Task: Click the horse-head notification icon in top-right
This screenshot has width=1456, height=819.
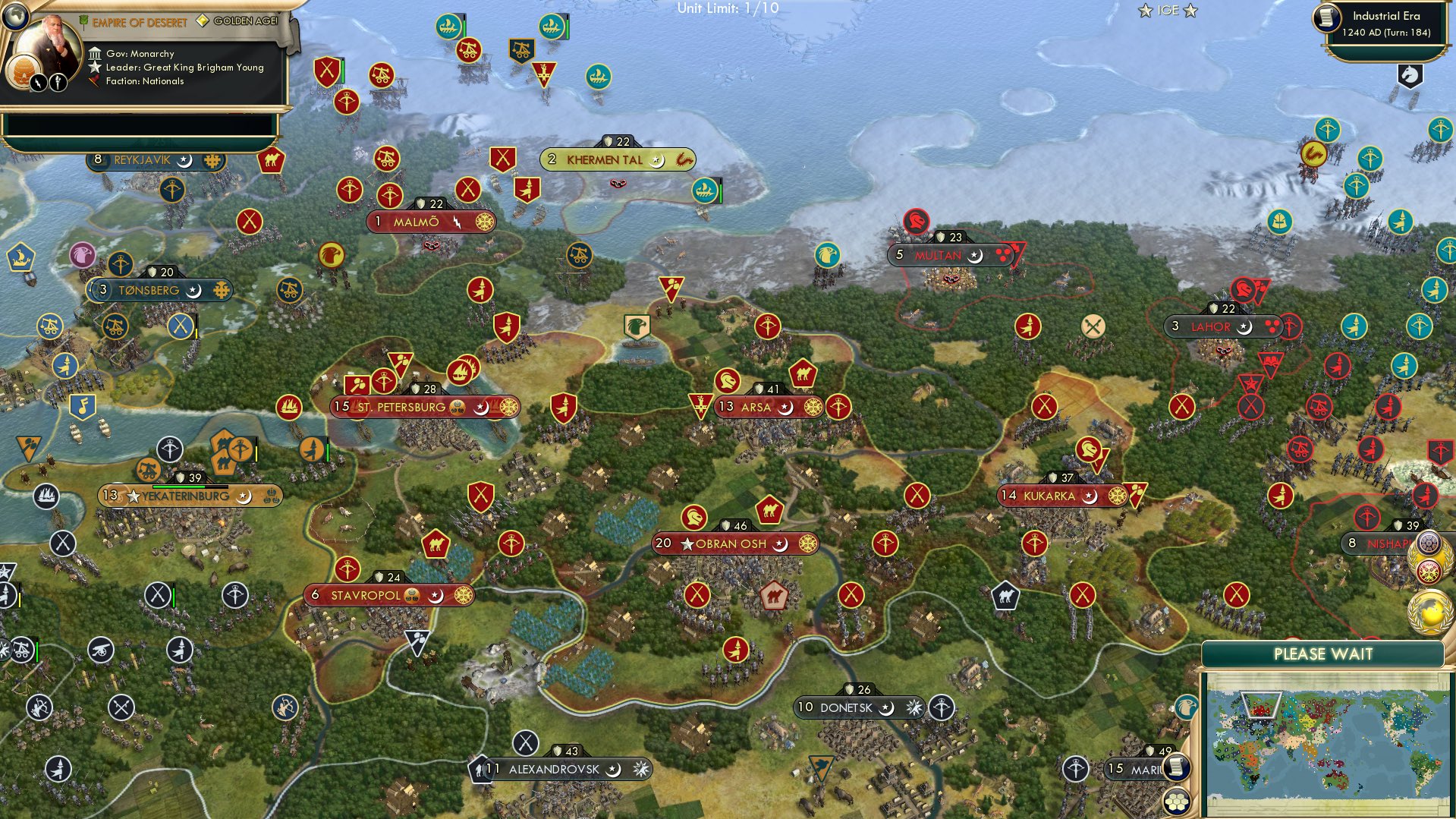Action: pyautogui.click(x=1410, y=75)
